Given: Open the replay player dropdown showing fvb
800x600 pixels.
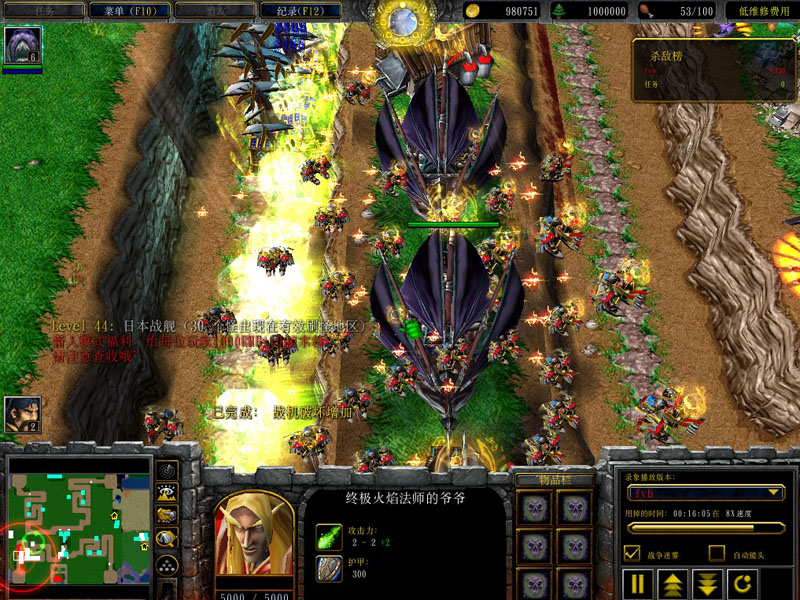Looking at the screenshot, I should (x=704, y=492).
